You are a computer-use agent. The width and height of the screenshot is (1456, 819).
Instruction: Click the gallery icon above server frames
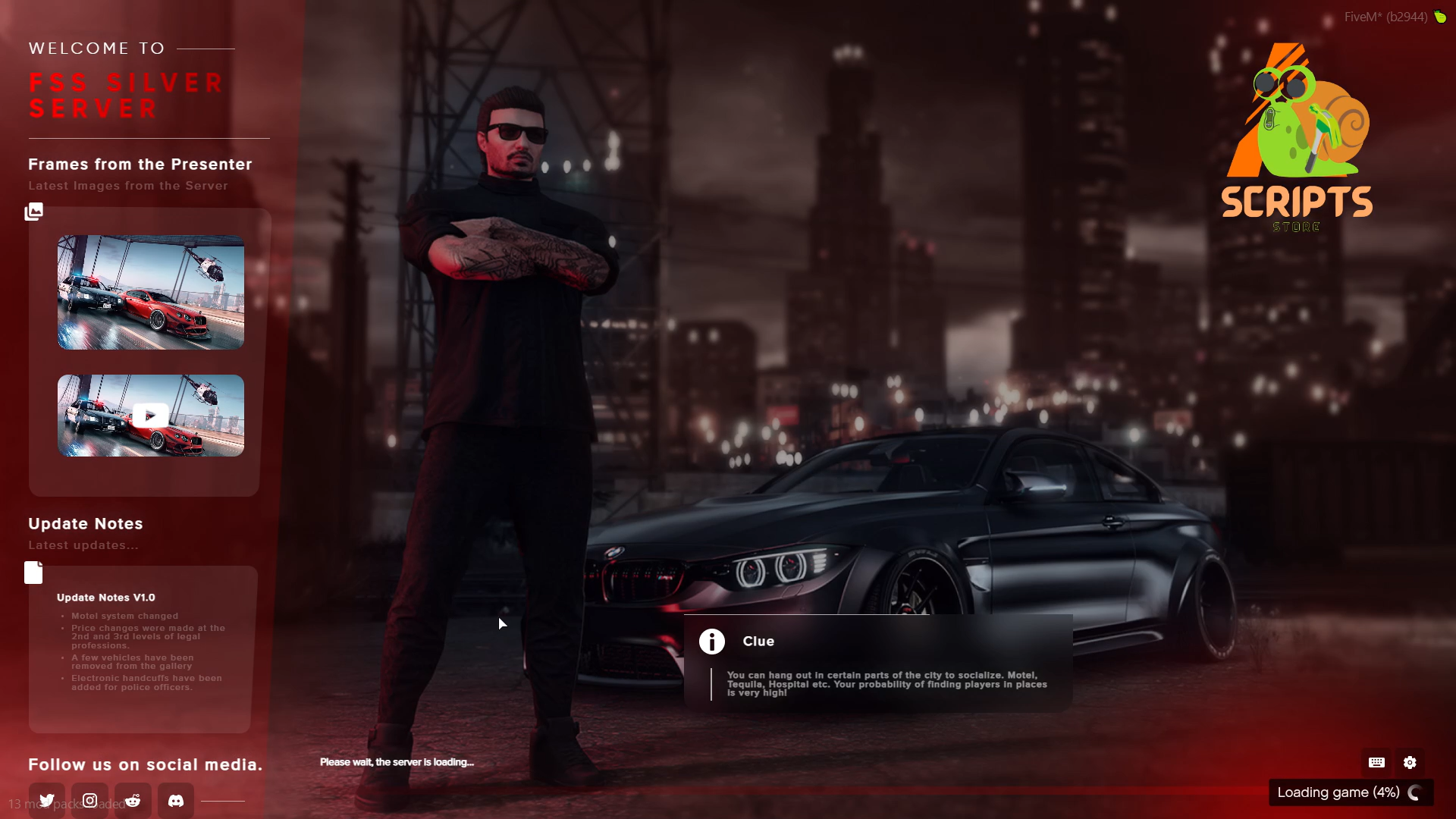pyautogui.click(x=33, y=212)
